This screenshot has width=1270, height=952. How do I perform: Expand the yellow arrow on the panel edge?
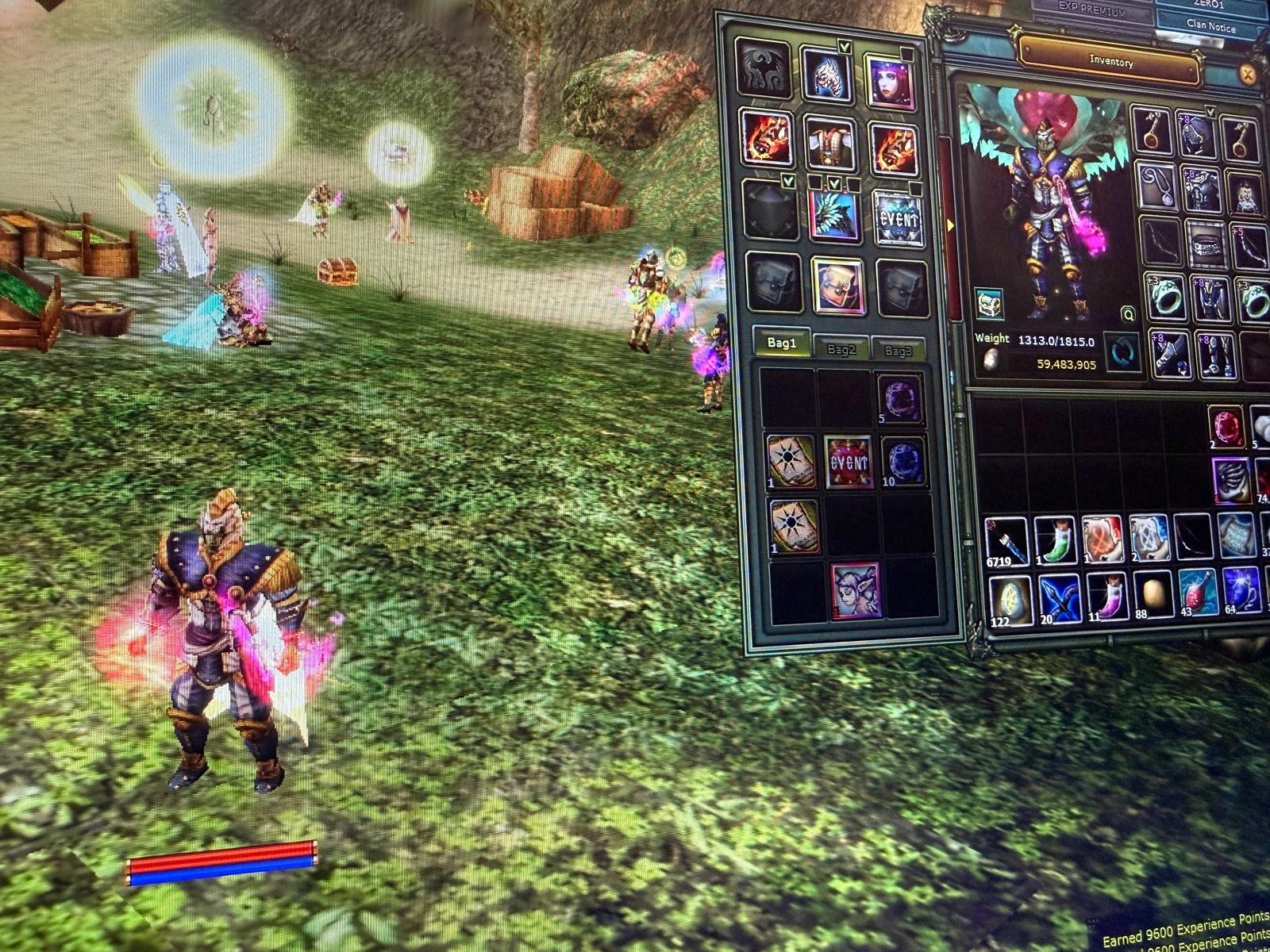click(949, 225)
